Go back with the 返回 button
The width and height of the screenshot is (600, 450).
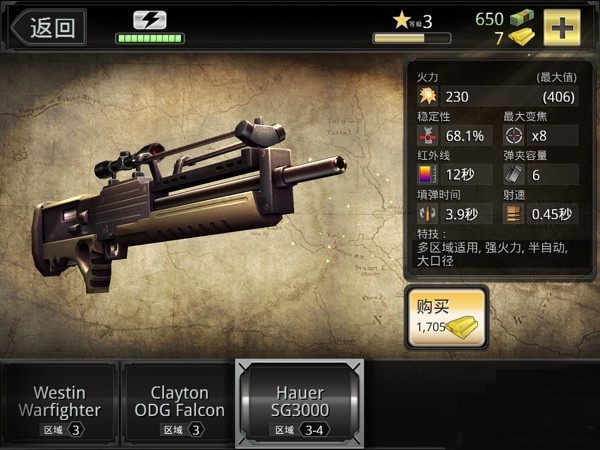(49, 27)
